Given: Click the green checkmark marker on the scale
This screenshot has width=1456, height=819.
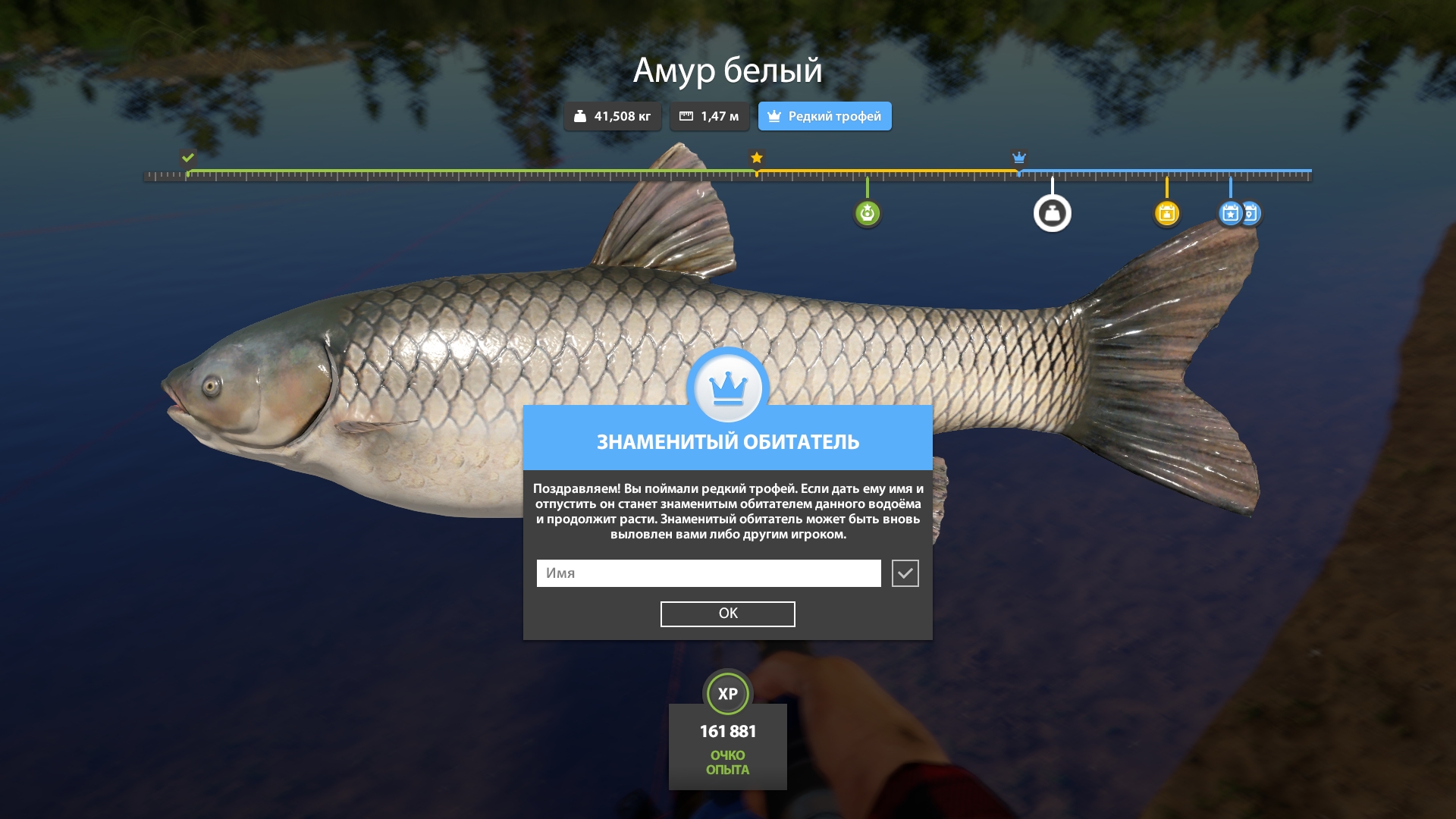Looking at the screenshot, I should click(x=187, y=158).
